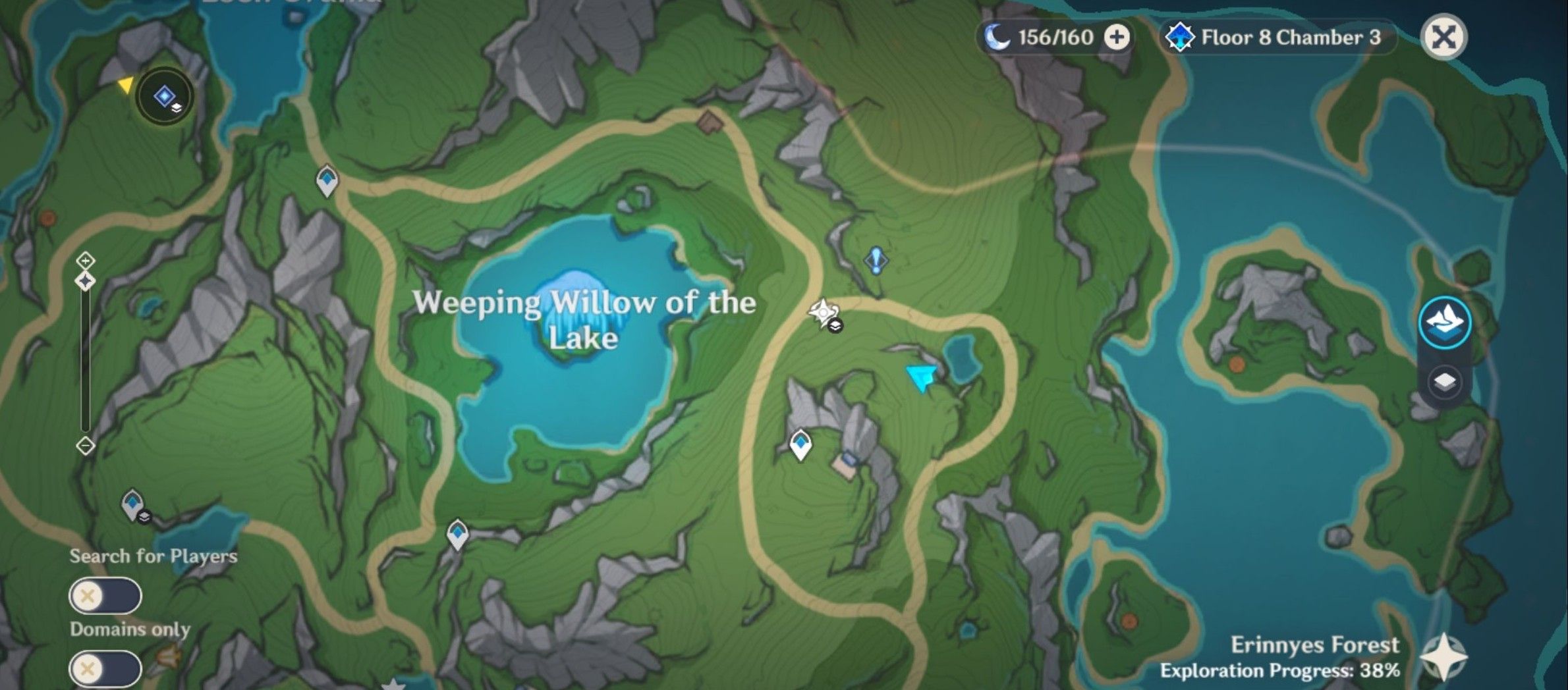Open the zoom-in diamond control above the slider
Image resolution: width=1568 pixels, height=690 pixels.
pos(84,261)
